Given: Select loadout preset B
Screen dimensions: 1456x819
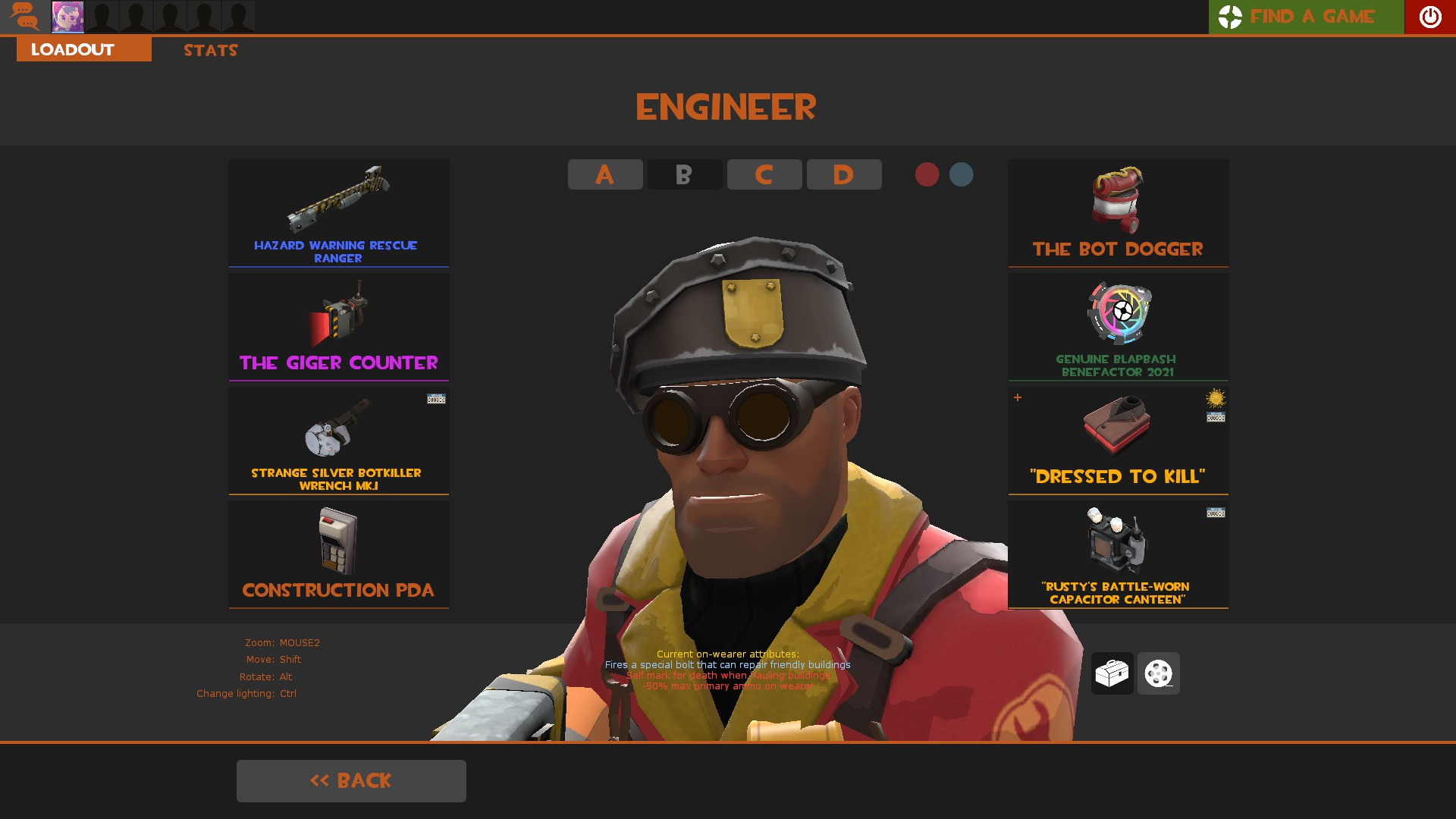Looking at the screenshot, I should point(684,174).
